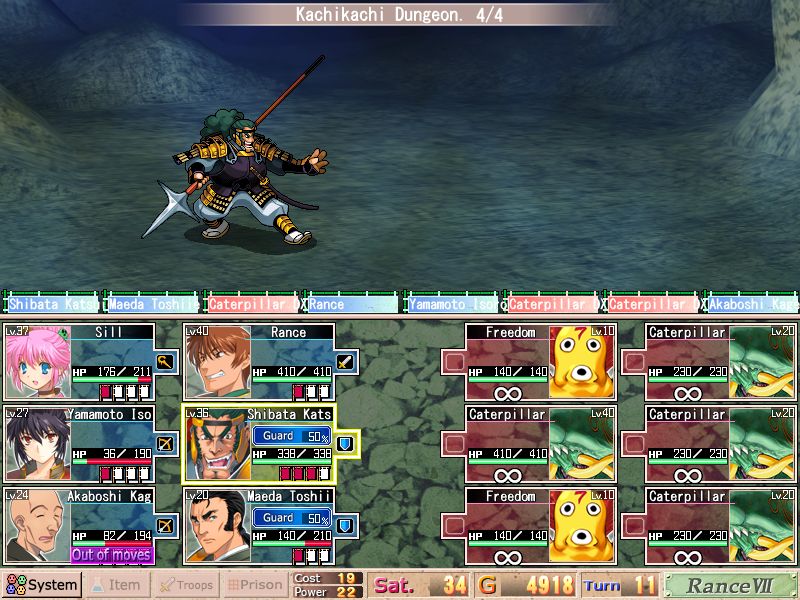Select Sill's unit panel
The height and width of the screenshot is (600, 800).
tap(80, 362)
